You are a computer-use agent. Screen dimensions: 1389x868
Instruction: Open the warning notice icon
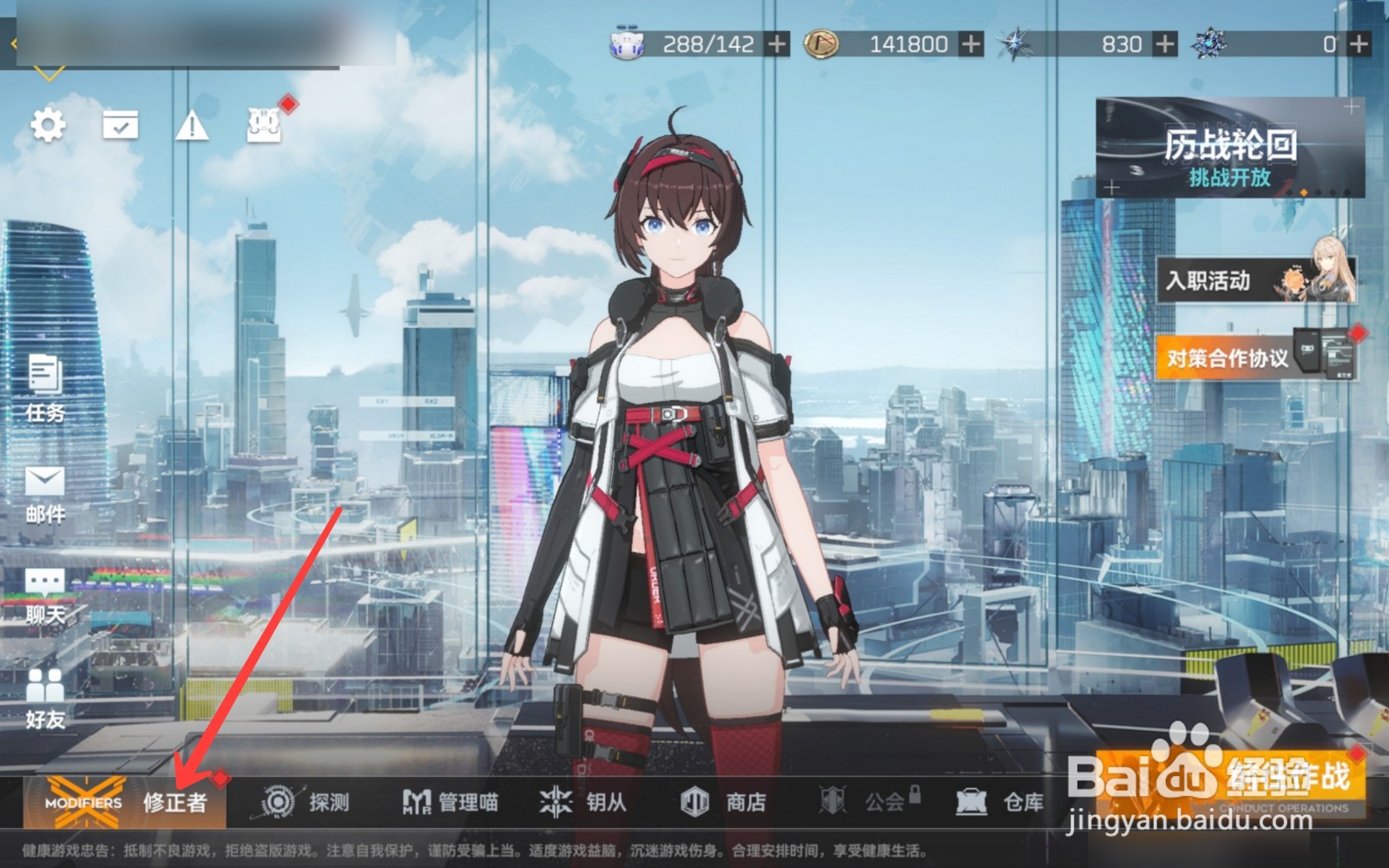[193, 124]
